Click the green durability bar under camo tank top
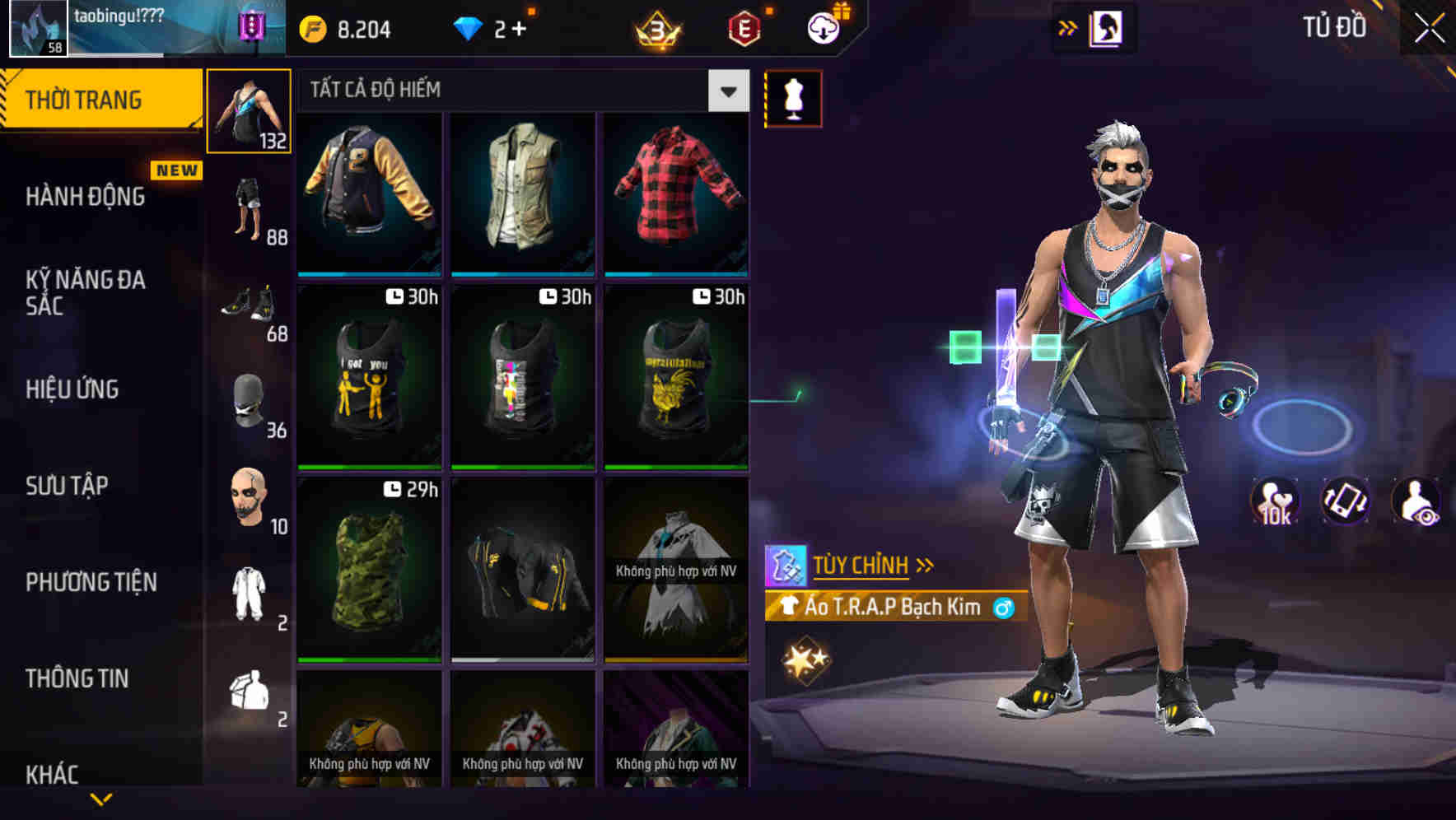This screenshot has width=1456, height=820. (368, 659)
